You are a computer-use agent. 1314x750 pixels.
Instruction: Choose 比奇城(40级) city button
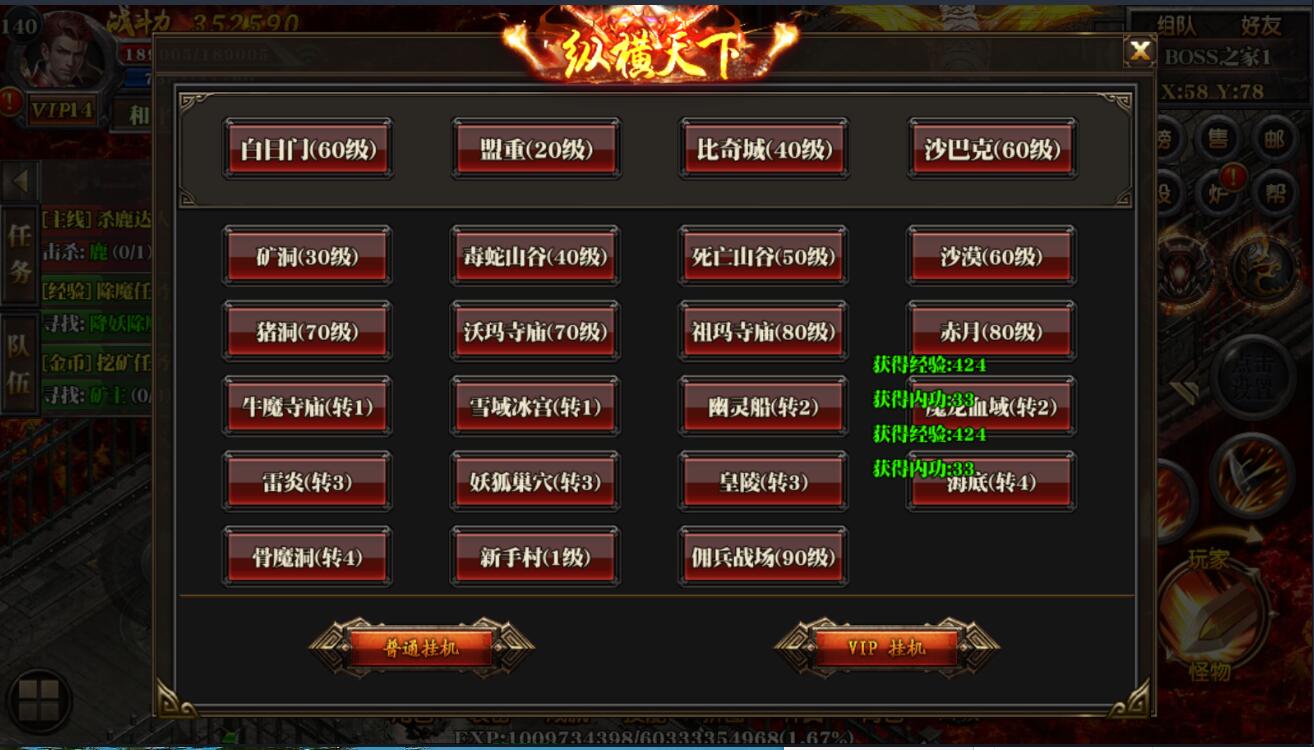(764, 150)
